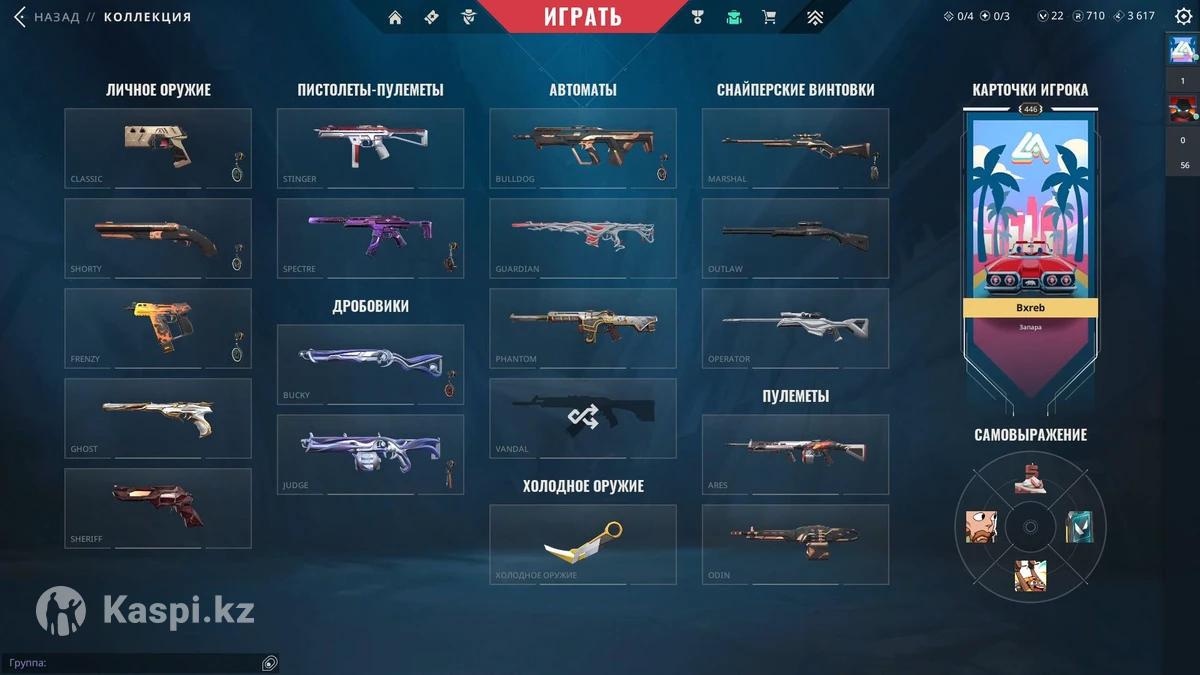Image resolution: width=1200 pixels, height=675 pixels.
Task: Open the store shopping cart icon
Action: (769, 17)
